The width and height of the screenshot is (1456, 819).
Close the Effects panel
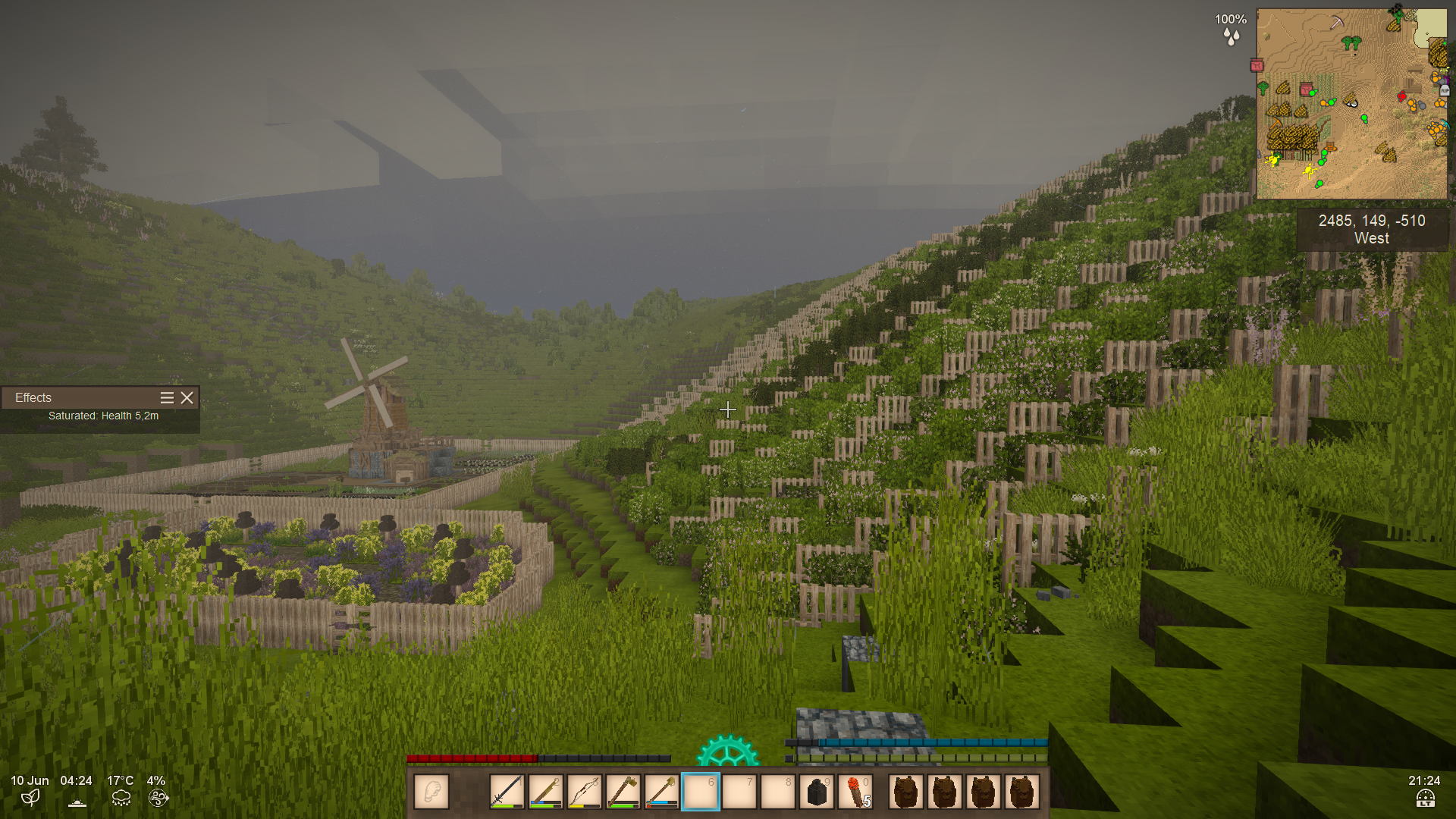pos(187,397)
